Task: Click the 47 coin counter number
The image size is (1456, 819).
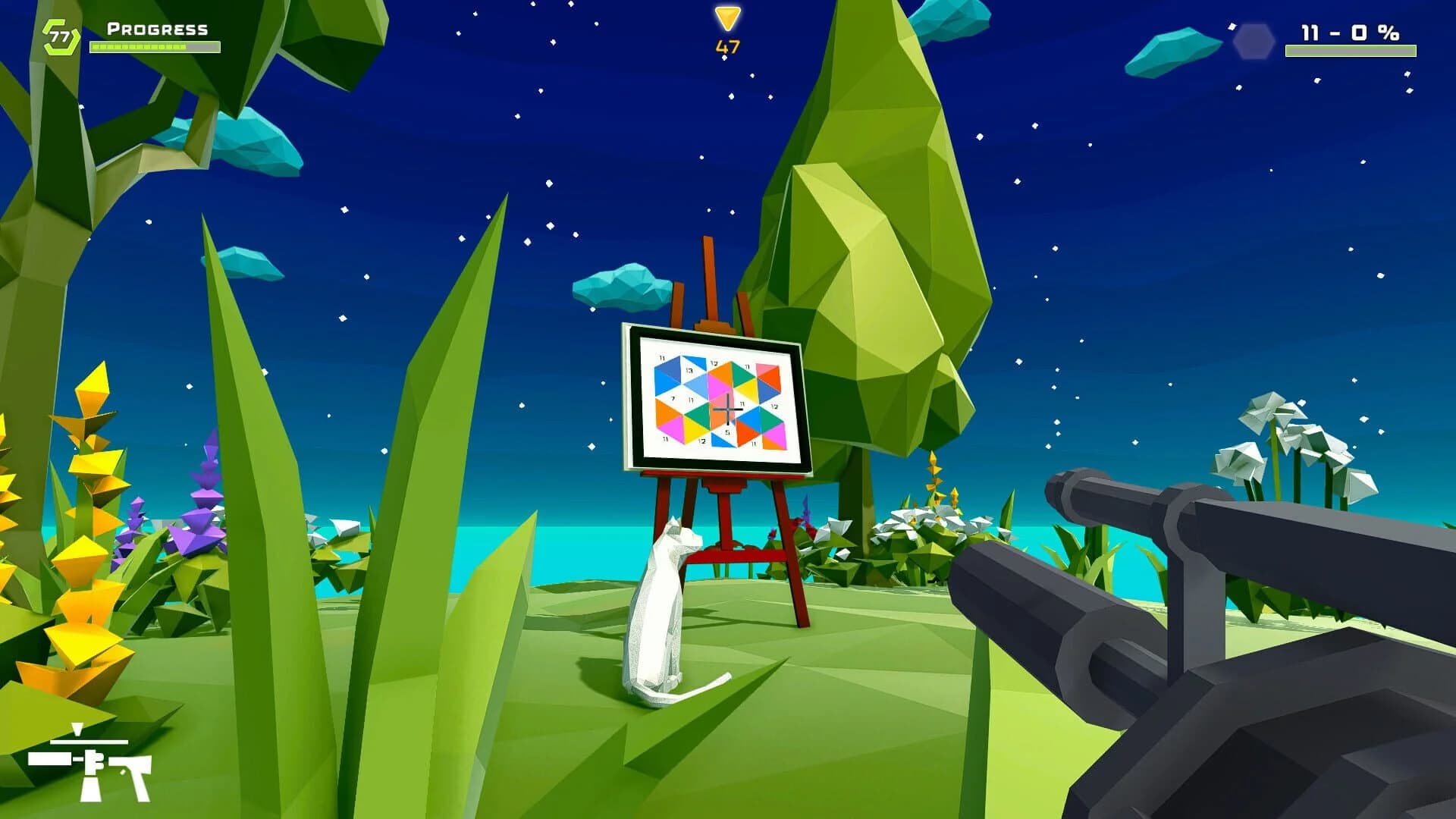Action: pos(726,47)
